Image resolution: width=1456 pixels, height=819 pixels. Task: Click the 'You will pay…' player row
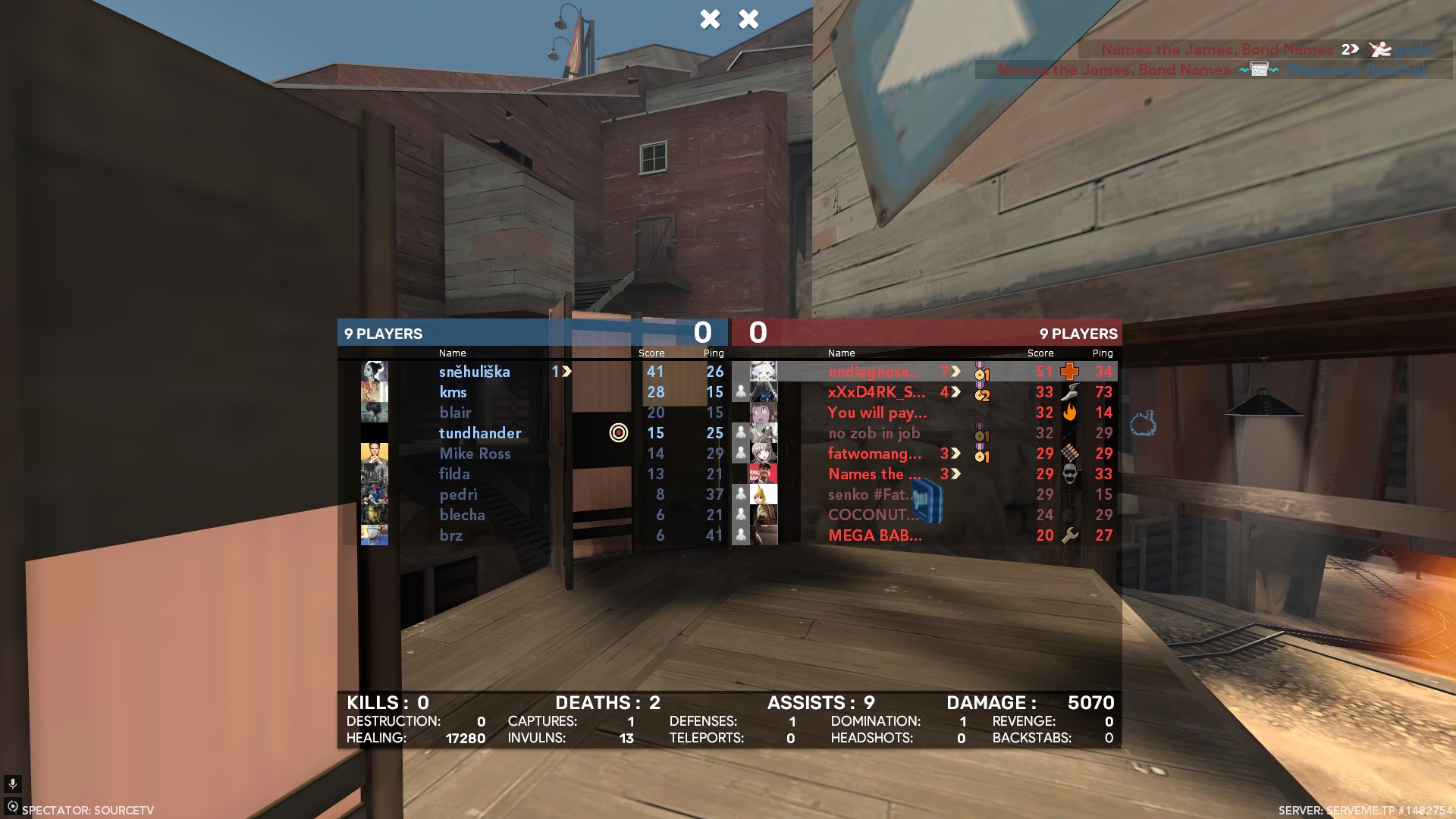[877, 413]
